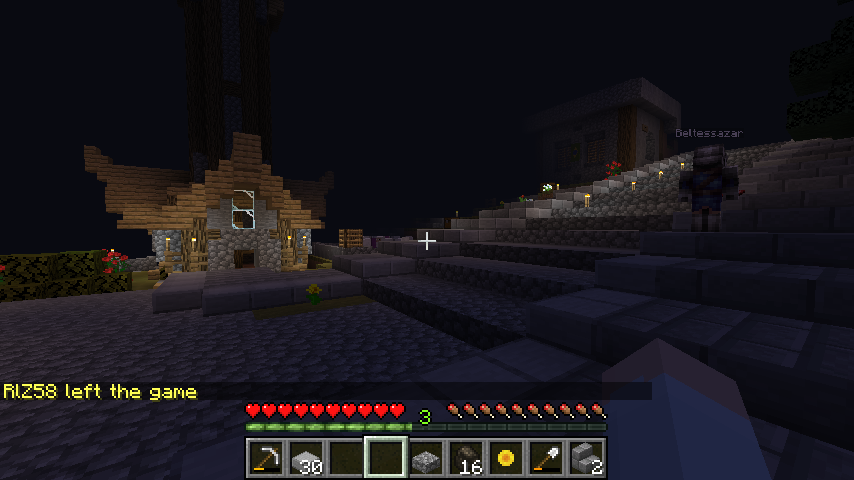
Task: Select the stone slab stack of 30
Action: tap(305, 458)
